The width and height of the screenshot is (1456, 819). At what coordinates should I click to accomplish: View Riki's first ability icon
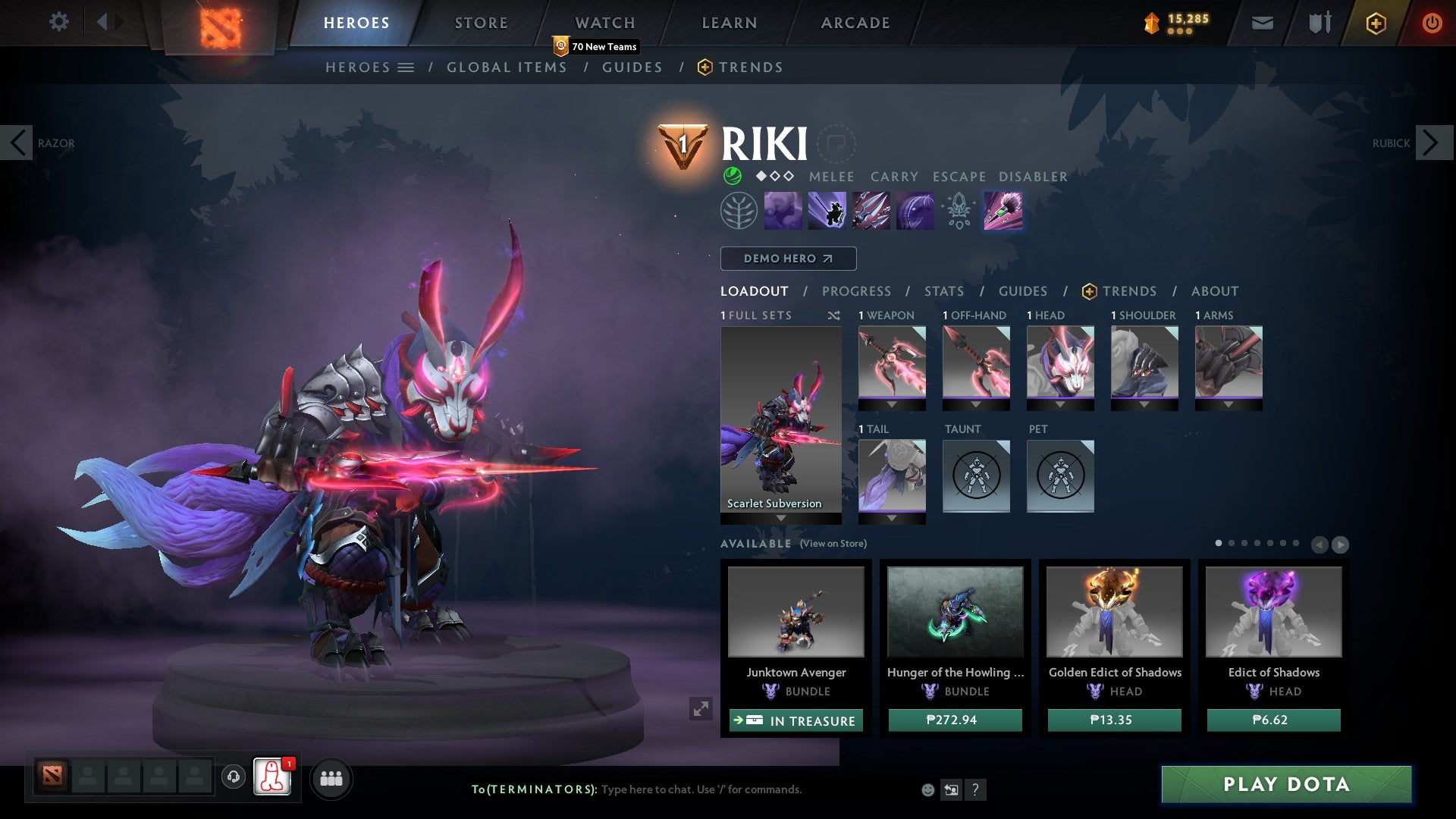click(x=783, y=210)
